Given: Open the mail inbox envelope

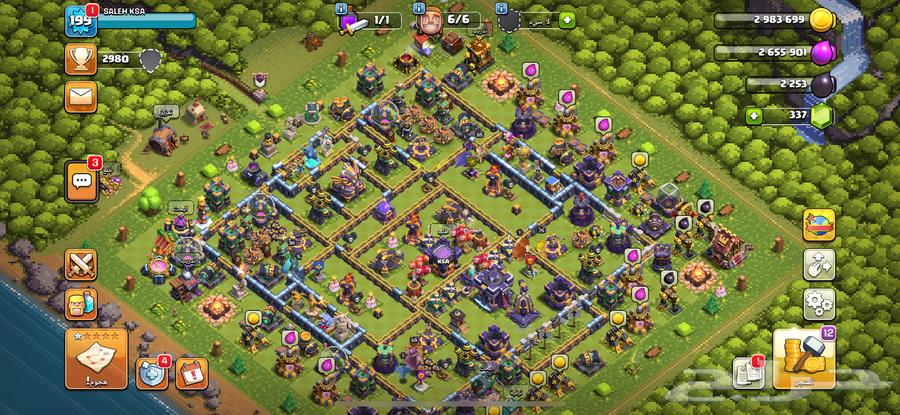Looking at the screenshot, I should click(x=80, y=97).
